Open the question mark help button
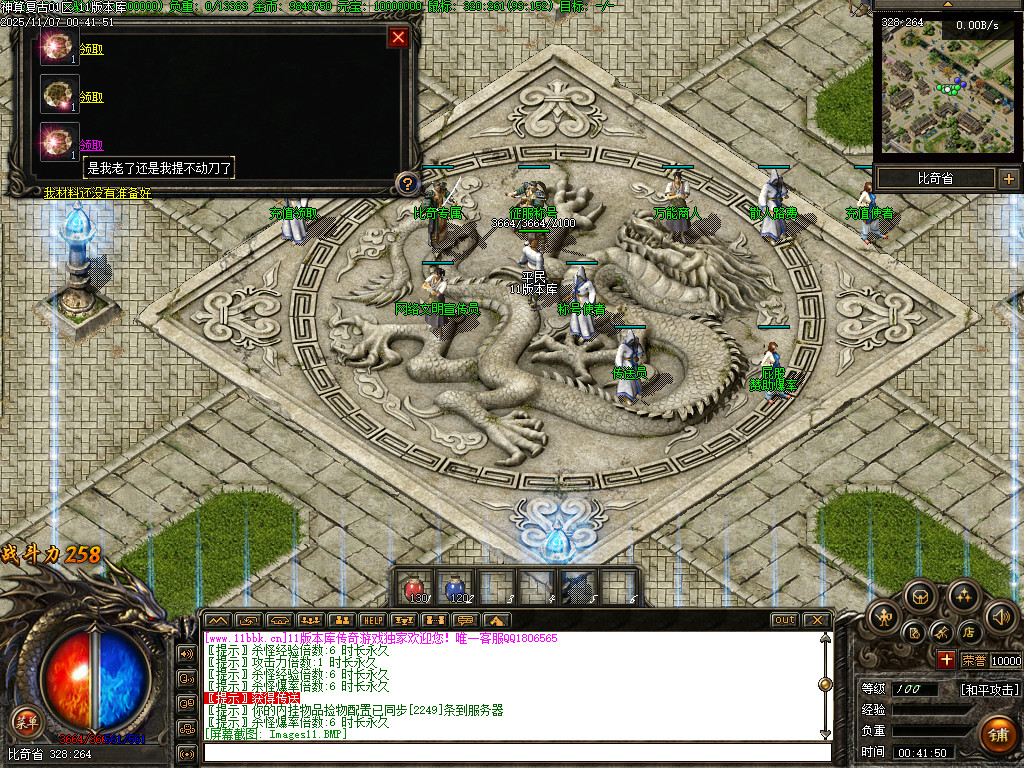Screen dimensions: 1024x768 [406, 183]
